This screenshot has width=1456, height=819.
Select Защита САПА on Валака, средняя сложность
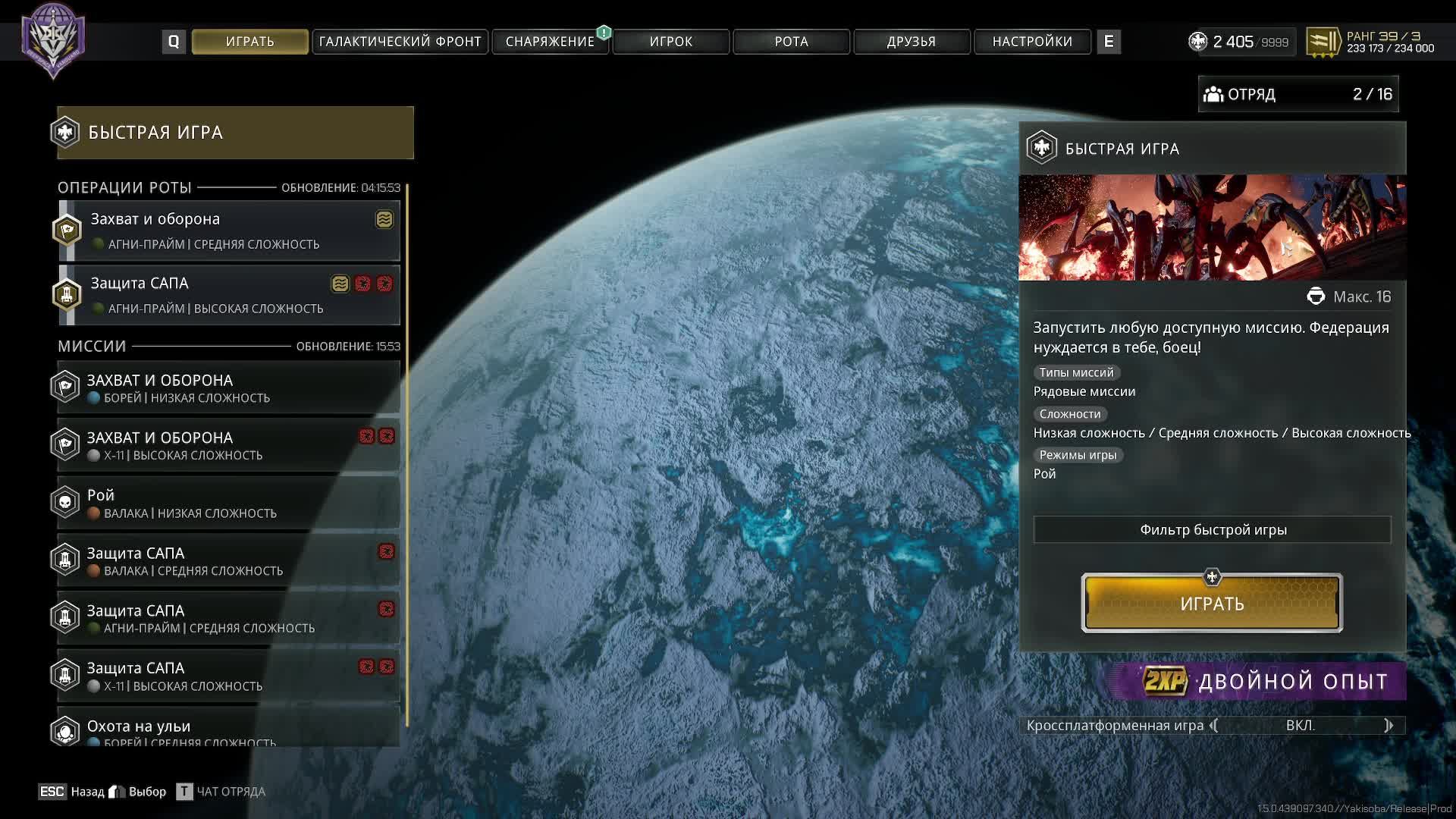tap(229, 560)
